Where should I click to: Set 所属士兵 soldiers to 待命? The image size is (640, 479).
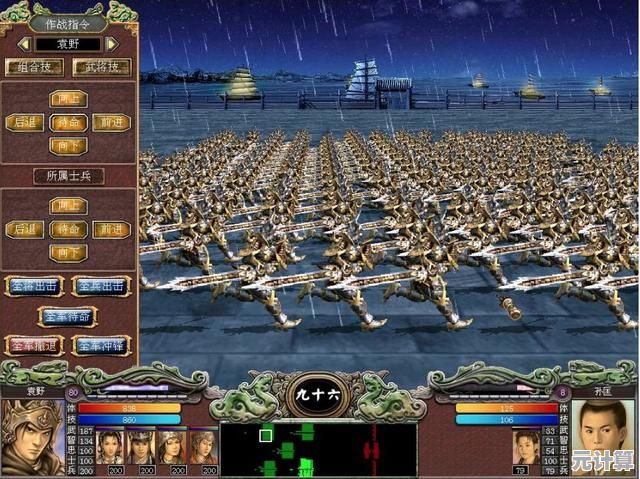[x=68, y=229]
